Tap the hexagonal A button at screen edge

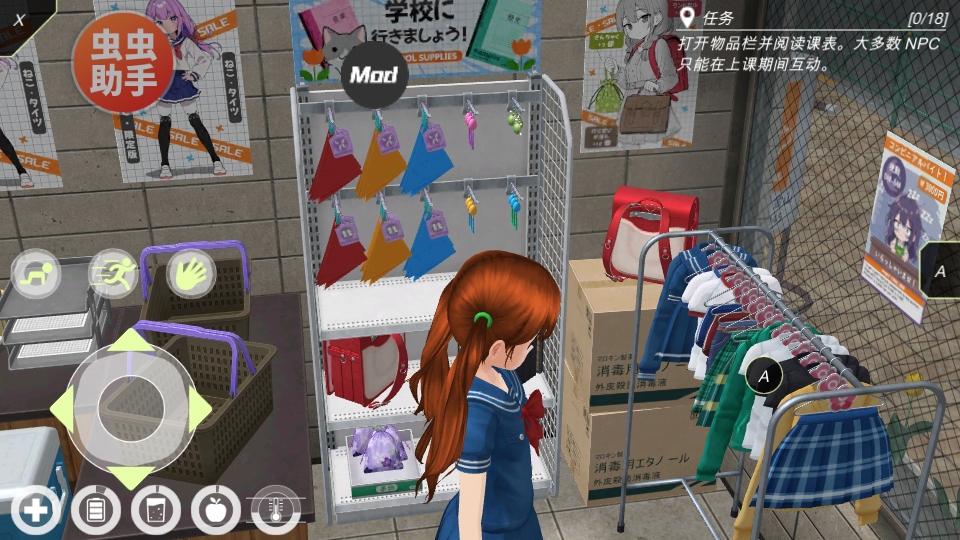click(x=940, y=270)
